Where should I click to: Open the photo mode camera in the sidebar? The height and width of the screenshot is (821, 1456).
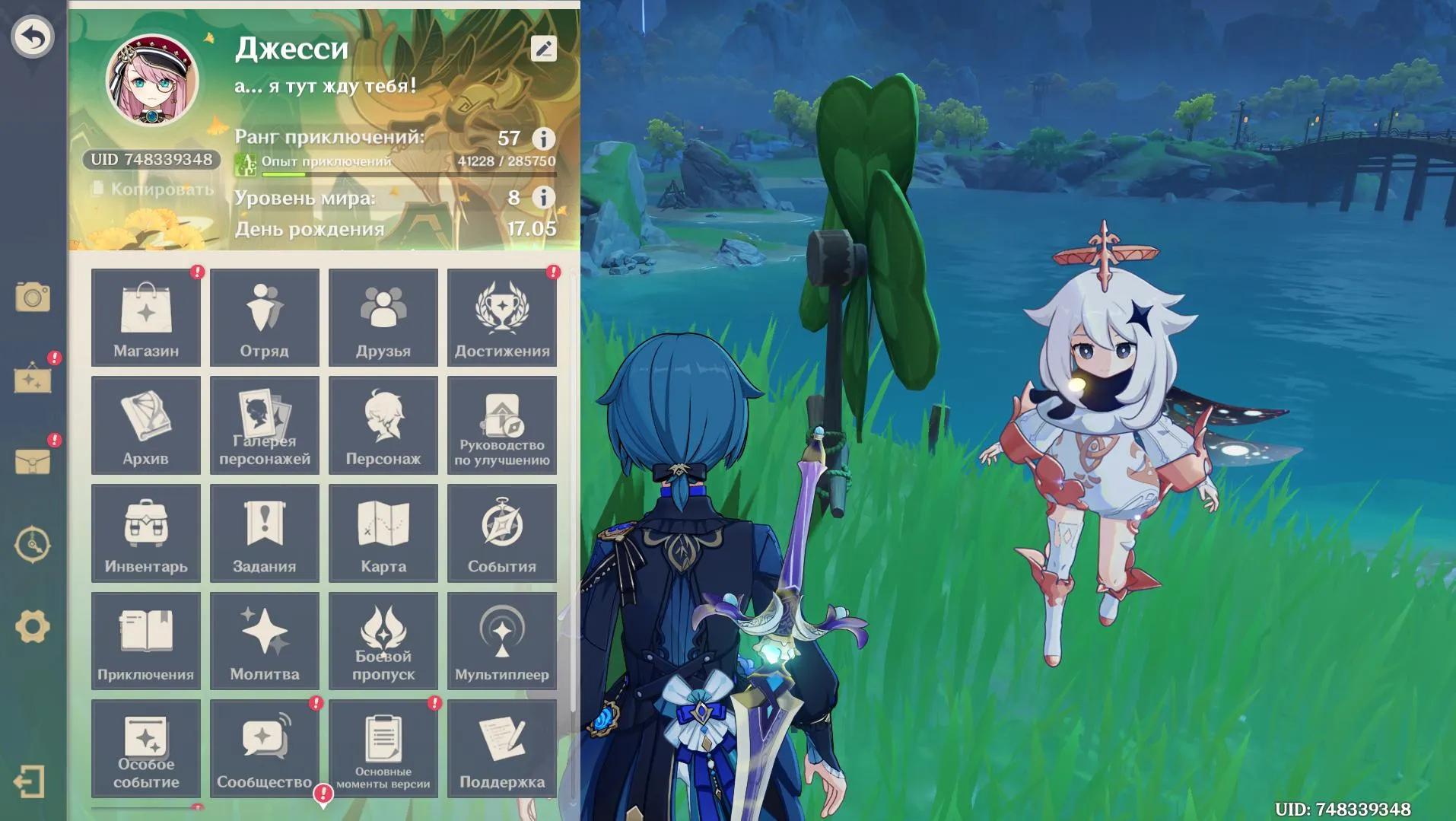pyautogui.click(x=32, y=298)
